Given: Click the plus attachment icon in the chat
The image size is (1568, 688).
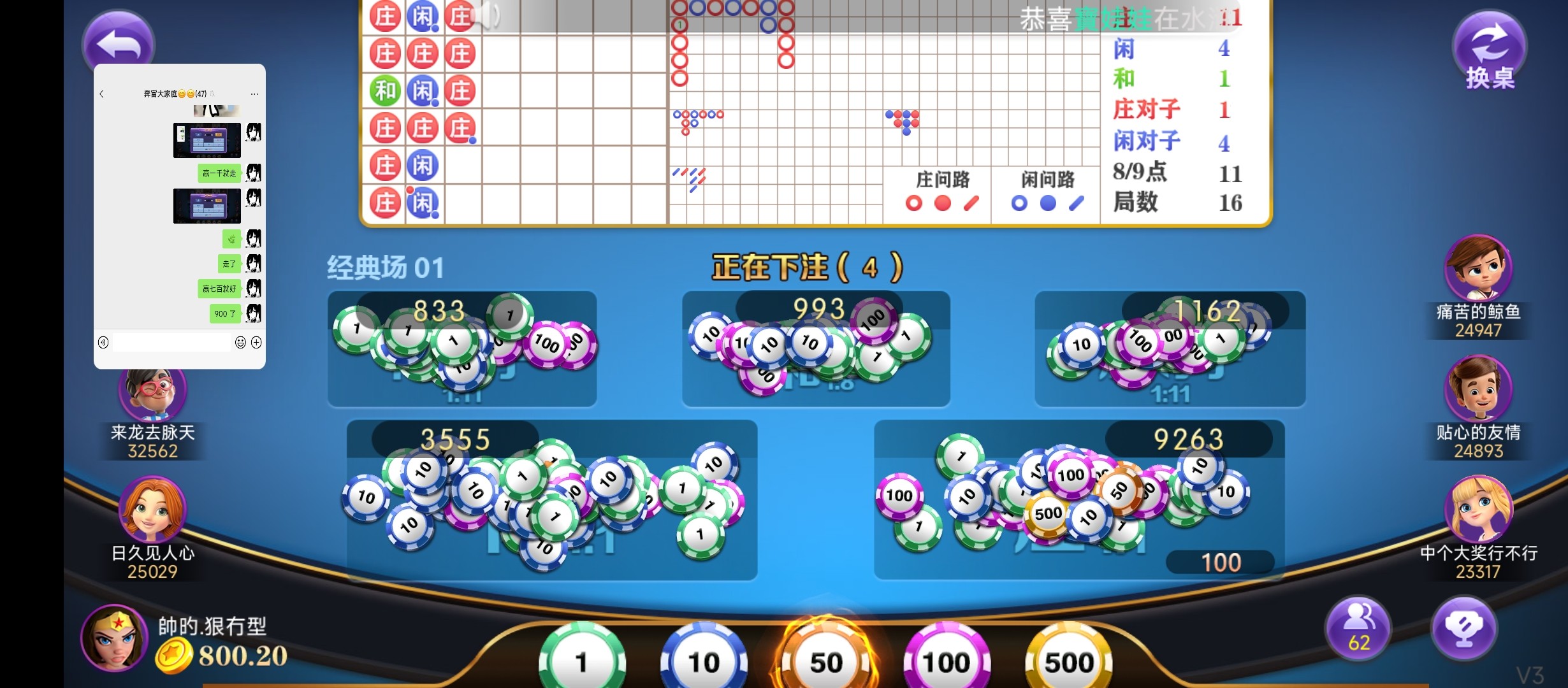Looking at the screenshot, I should tap(257, 342).
